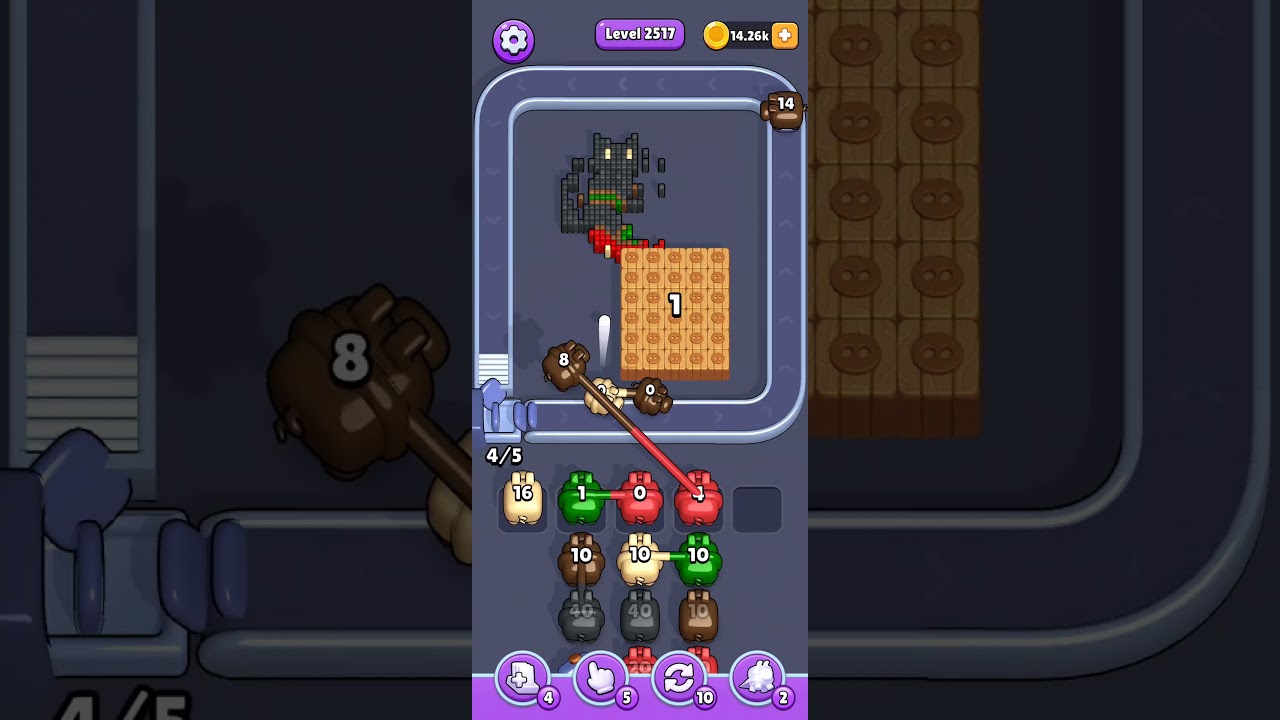Select the hammer labeled 8 on the board
1280x720 pixels.
565,360
